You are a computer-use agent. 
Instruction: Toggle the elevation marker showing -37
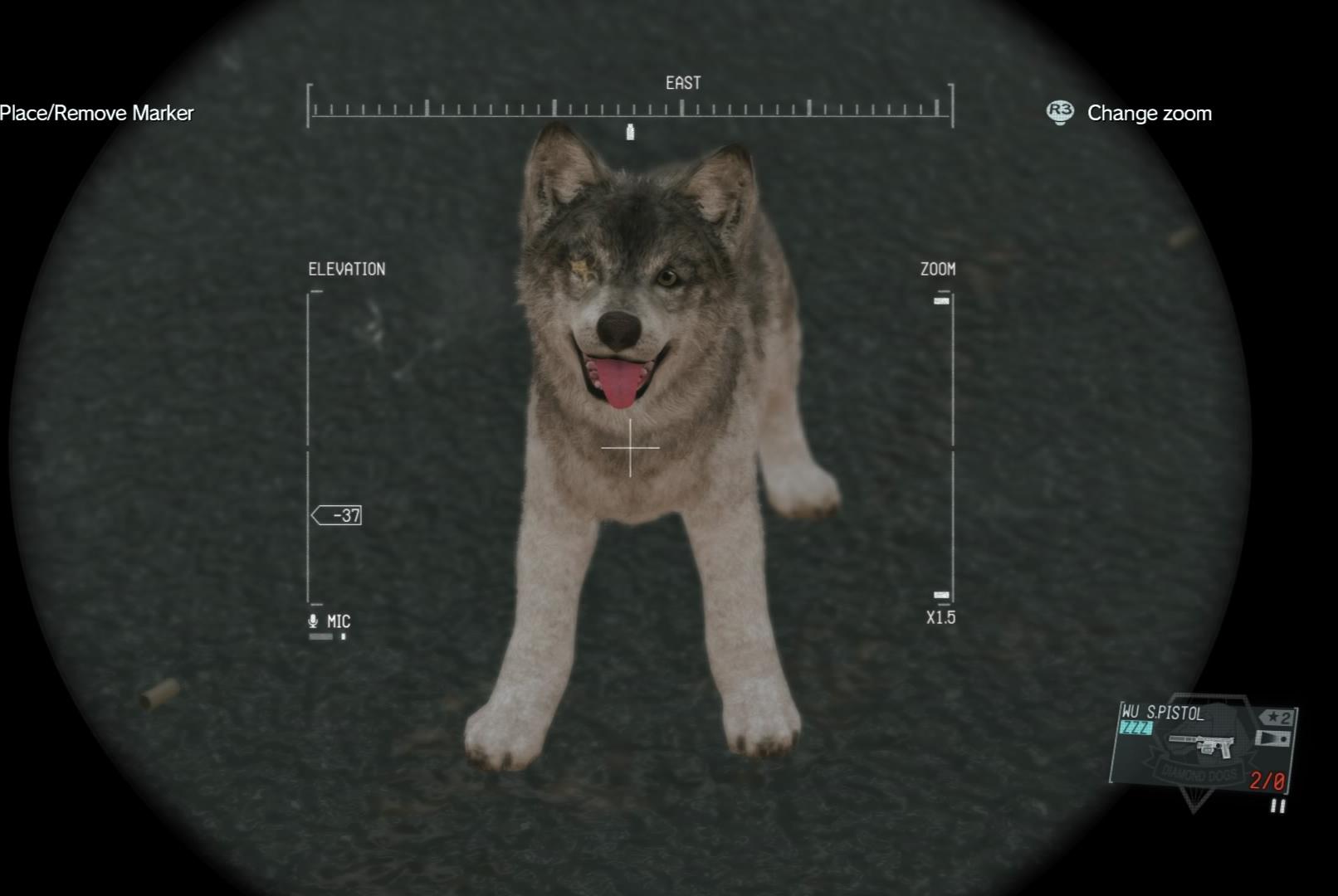click(339, 514)
